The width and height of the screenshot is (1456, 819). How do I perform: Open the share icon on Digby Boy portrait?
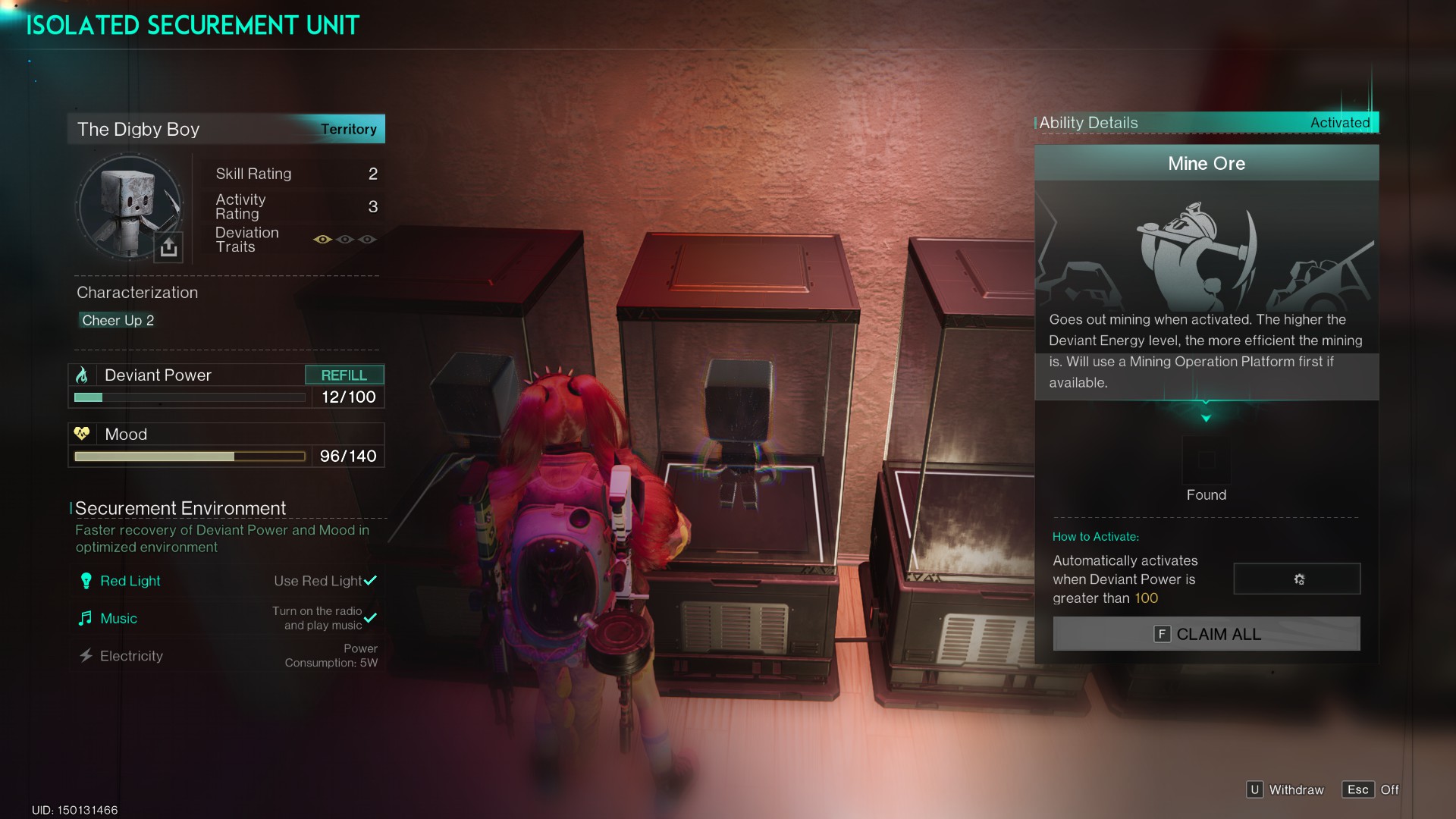pos(168,246)
